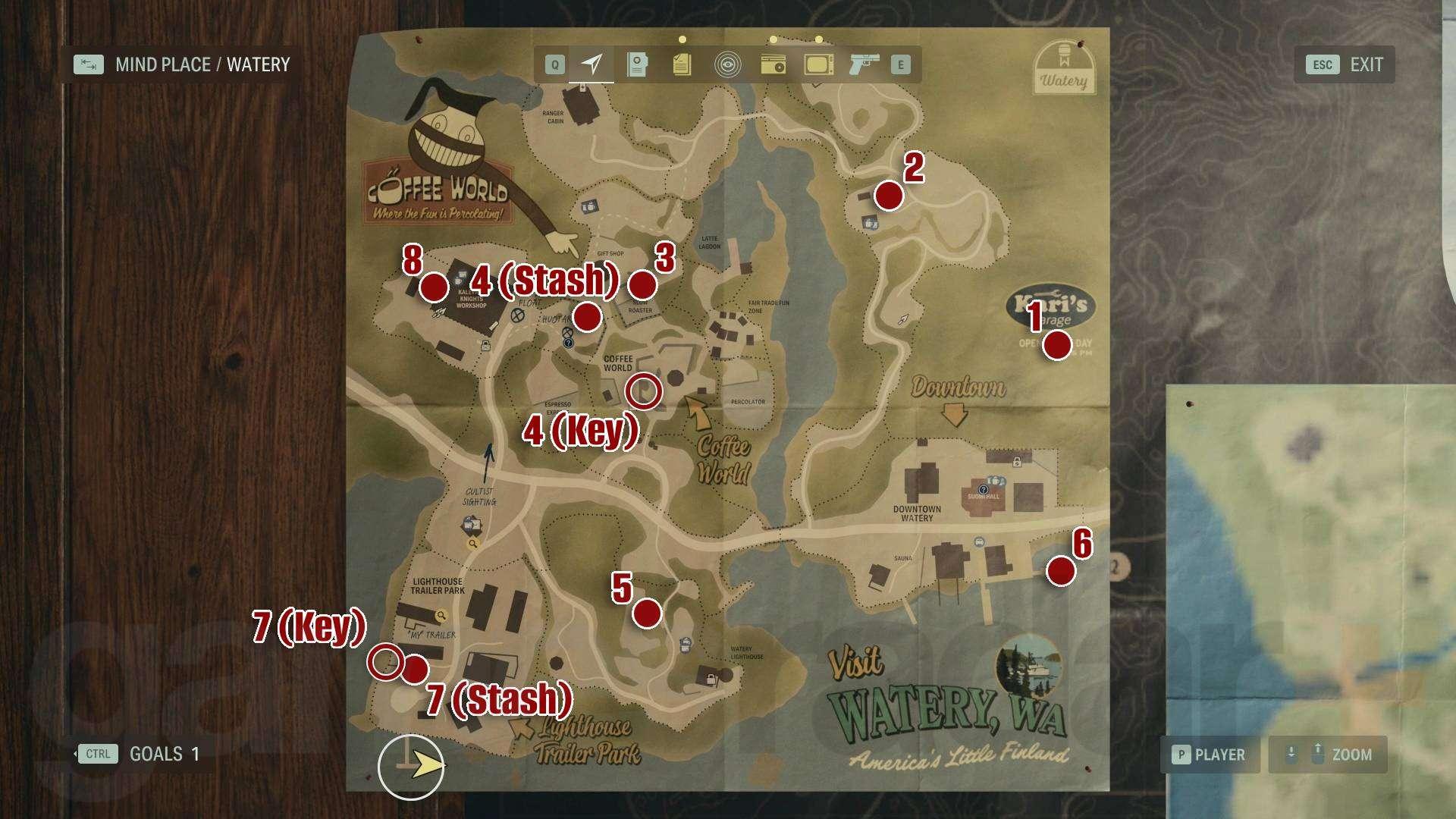Open the television tab

point(819,65)
